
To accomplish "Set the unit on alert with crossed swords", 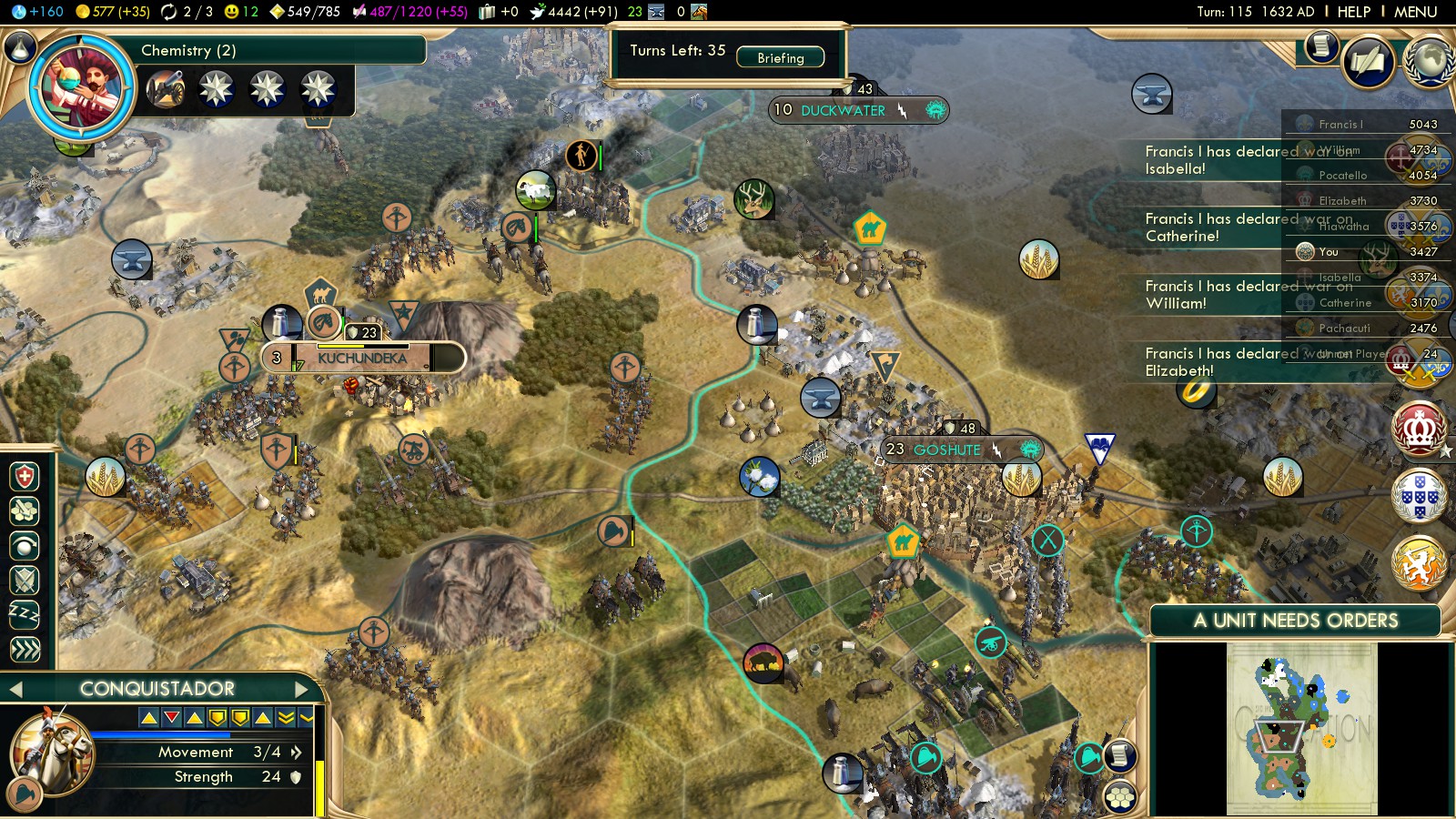I will tap(25, 580).
